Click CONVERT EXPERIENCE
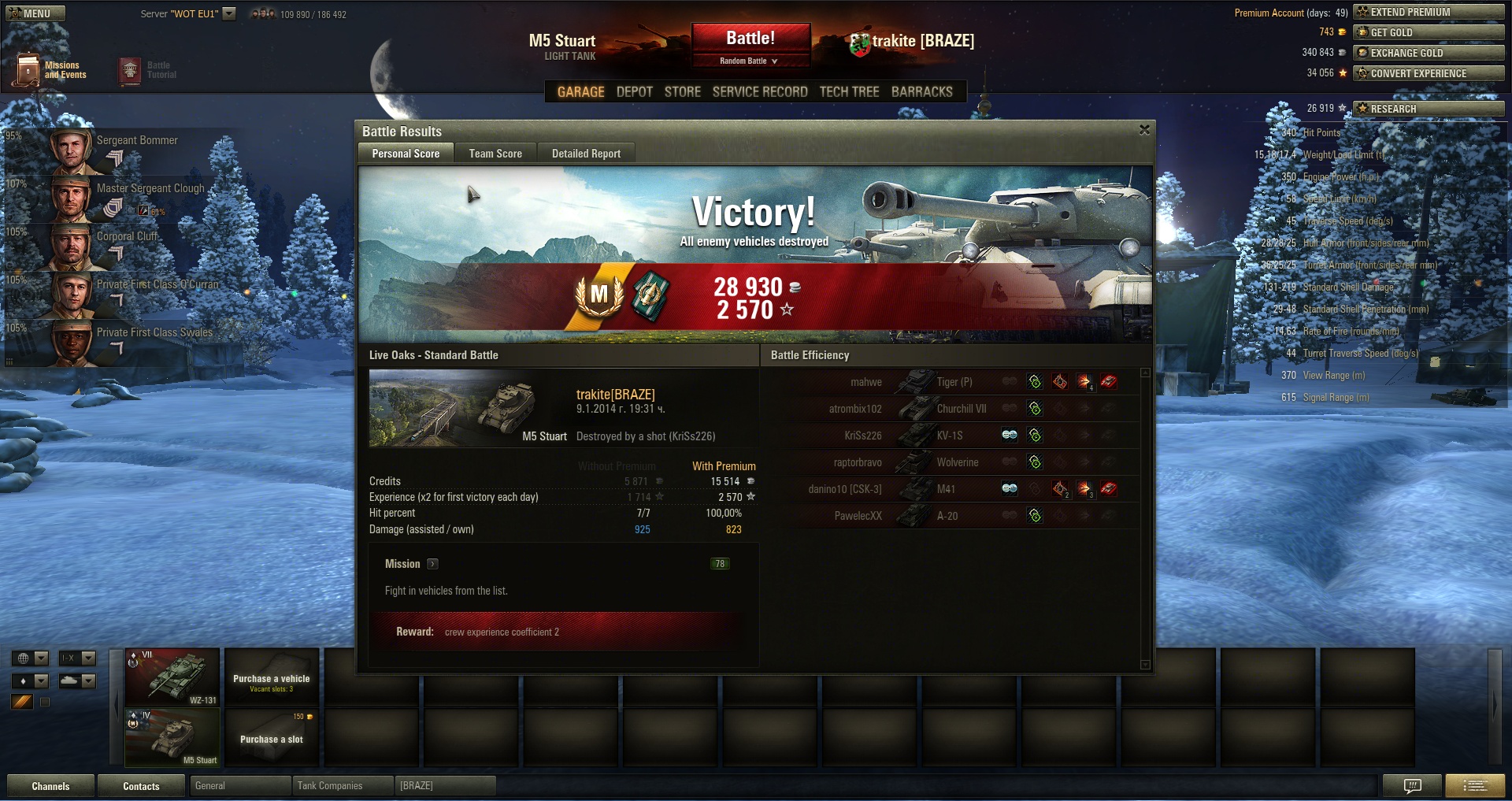This screenshot has height=801, width=1512. [x=1428, y=73]
